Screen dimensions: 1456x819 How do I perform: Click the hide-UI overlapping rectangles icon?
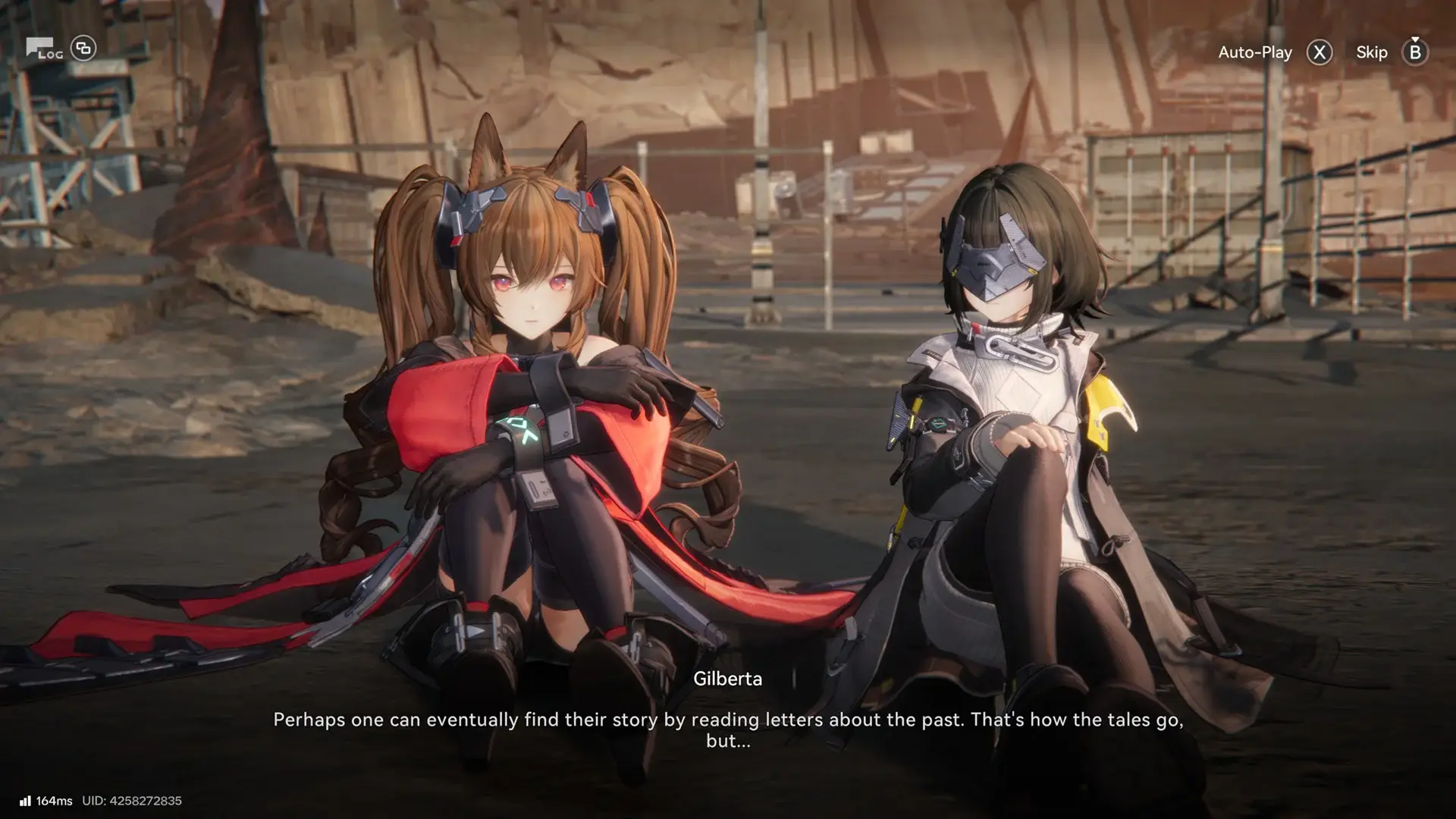[83, 48]
